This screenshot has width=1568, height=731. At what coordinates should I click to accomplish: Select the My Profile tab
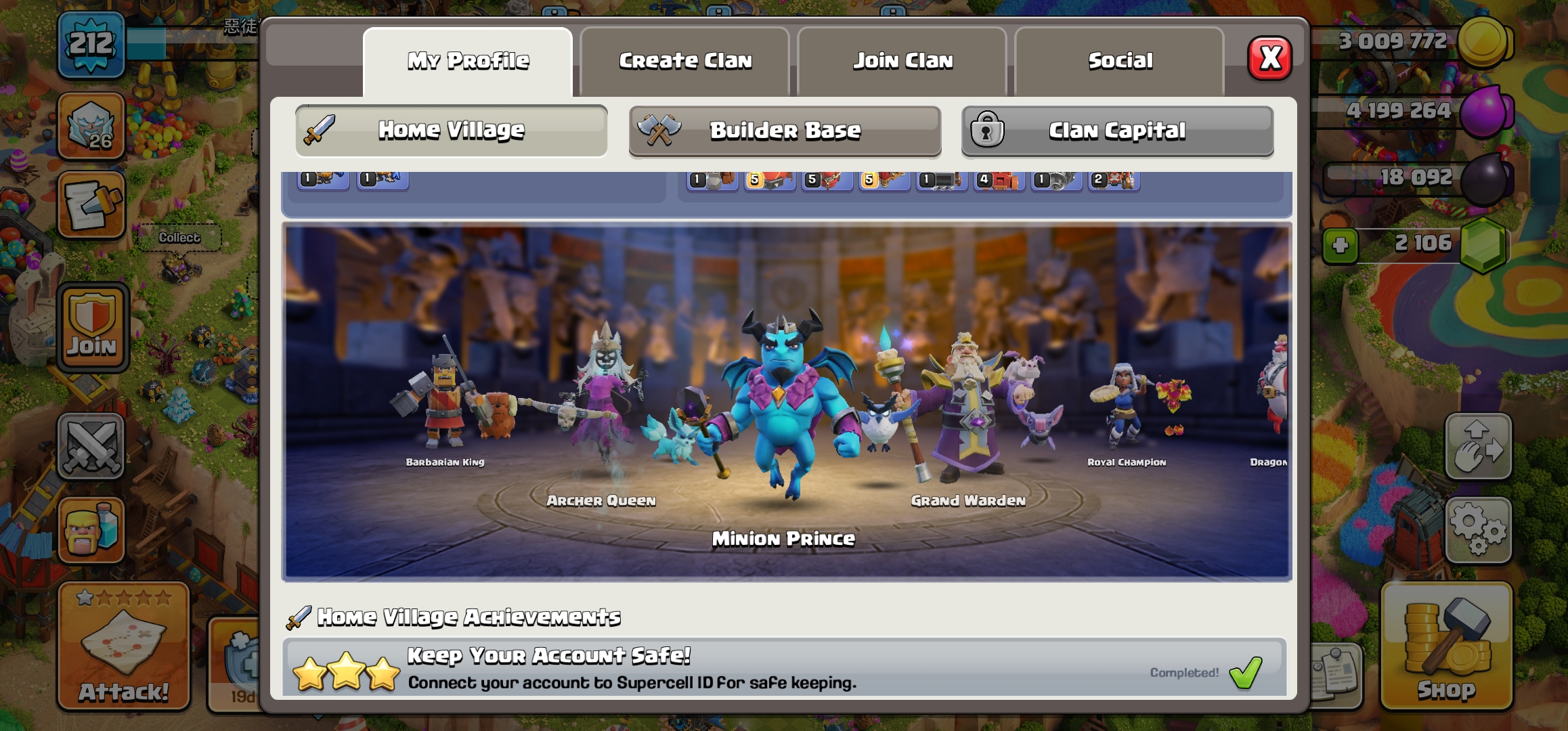coord(468,62)
